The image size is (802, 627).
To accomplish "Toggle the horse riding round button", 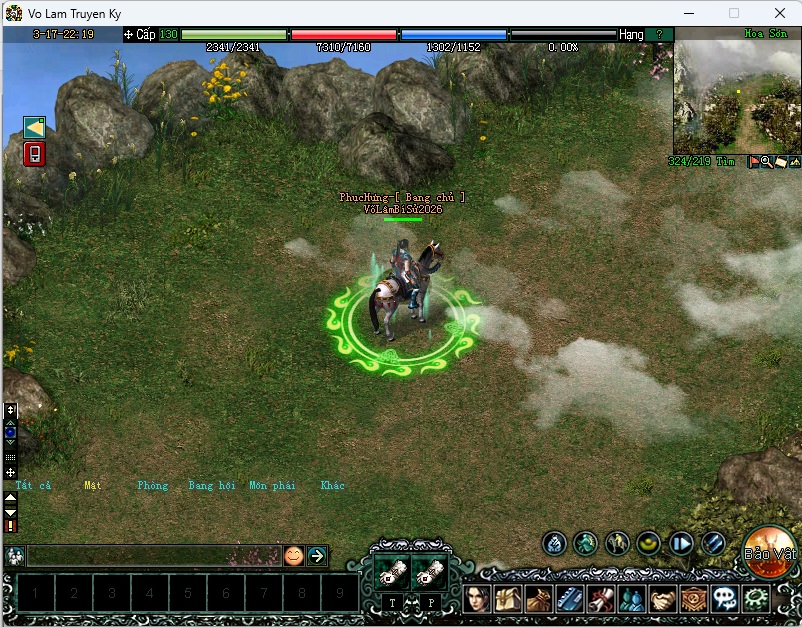I will coord(617,543).
